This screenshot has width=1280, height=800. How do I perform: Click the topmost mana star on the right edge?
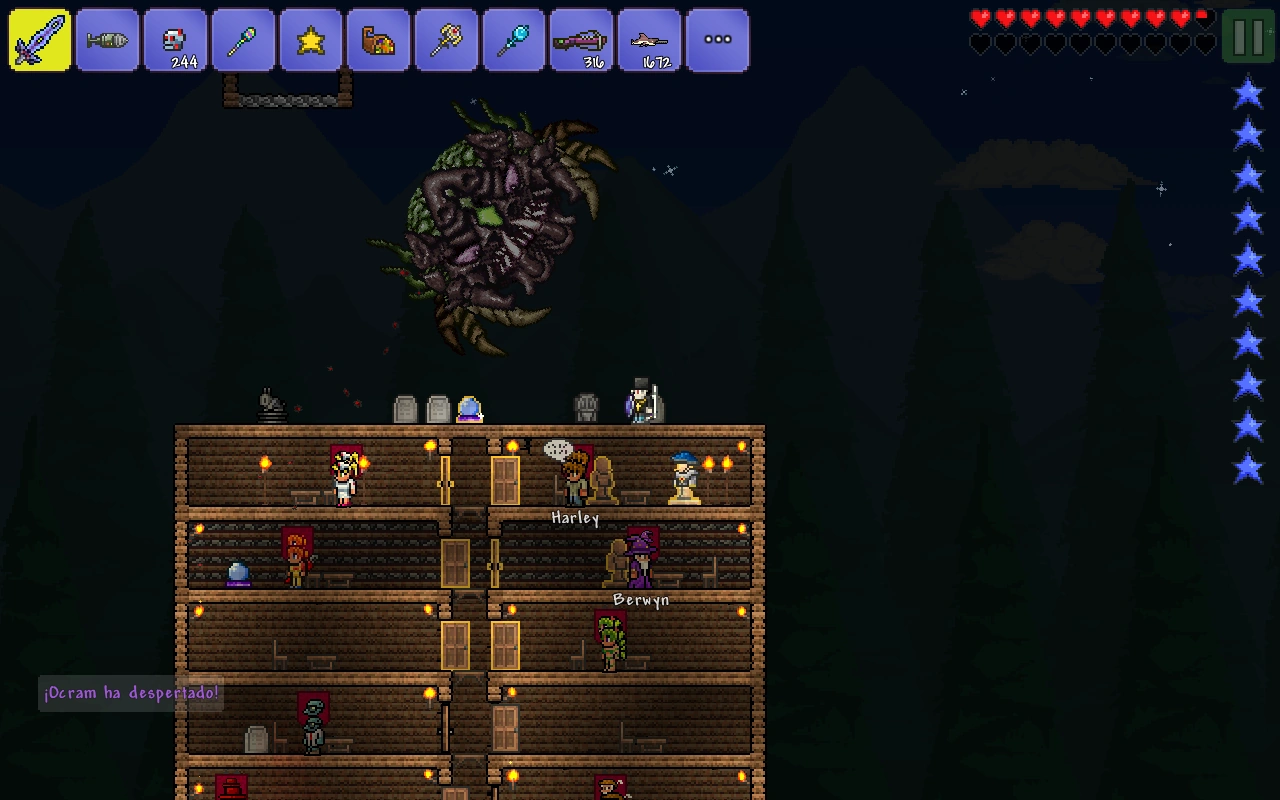coord(1247,92)
